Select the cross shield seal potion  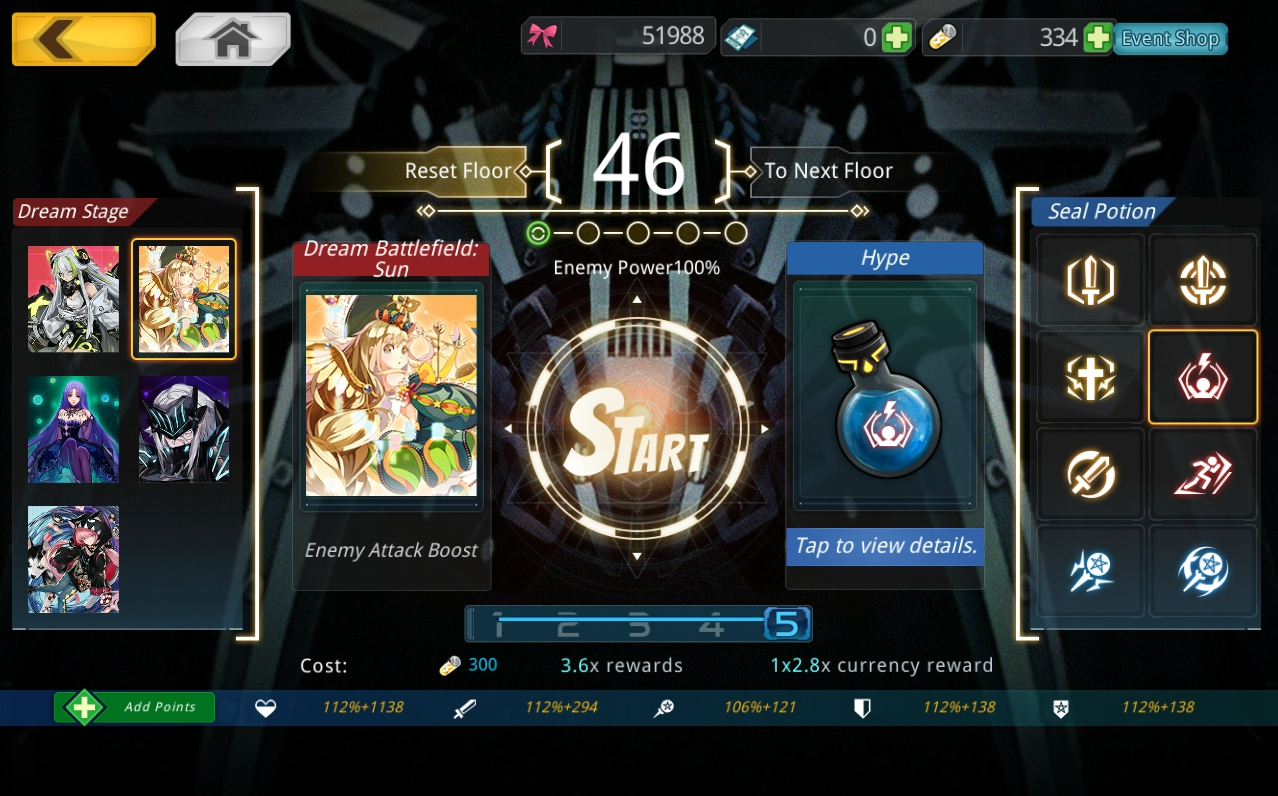click(x=1090, y=377)
